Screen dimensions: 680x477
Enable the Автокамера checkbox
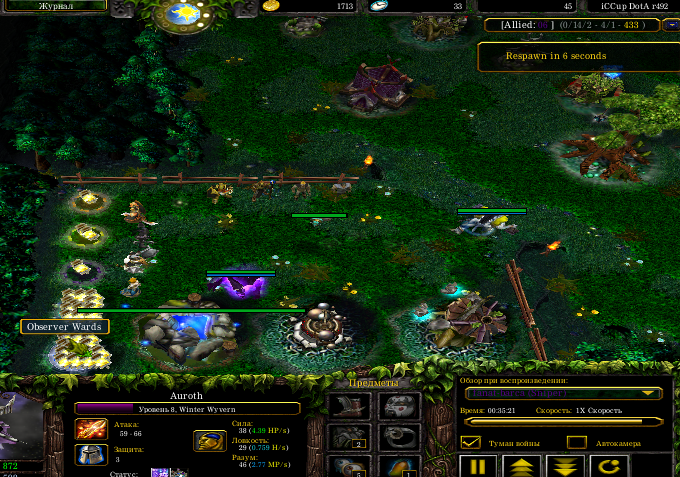pos(576,442)
